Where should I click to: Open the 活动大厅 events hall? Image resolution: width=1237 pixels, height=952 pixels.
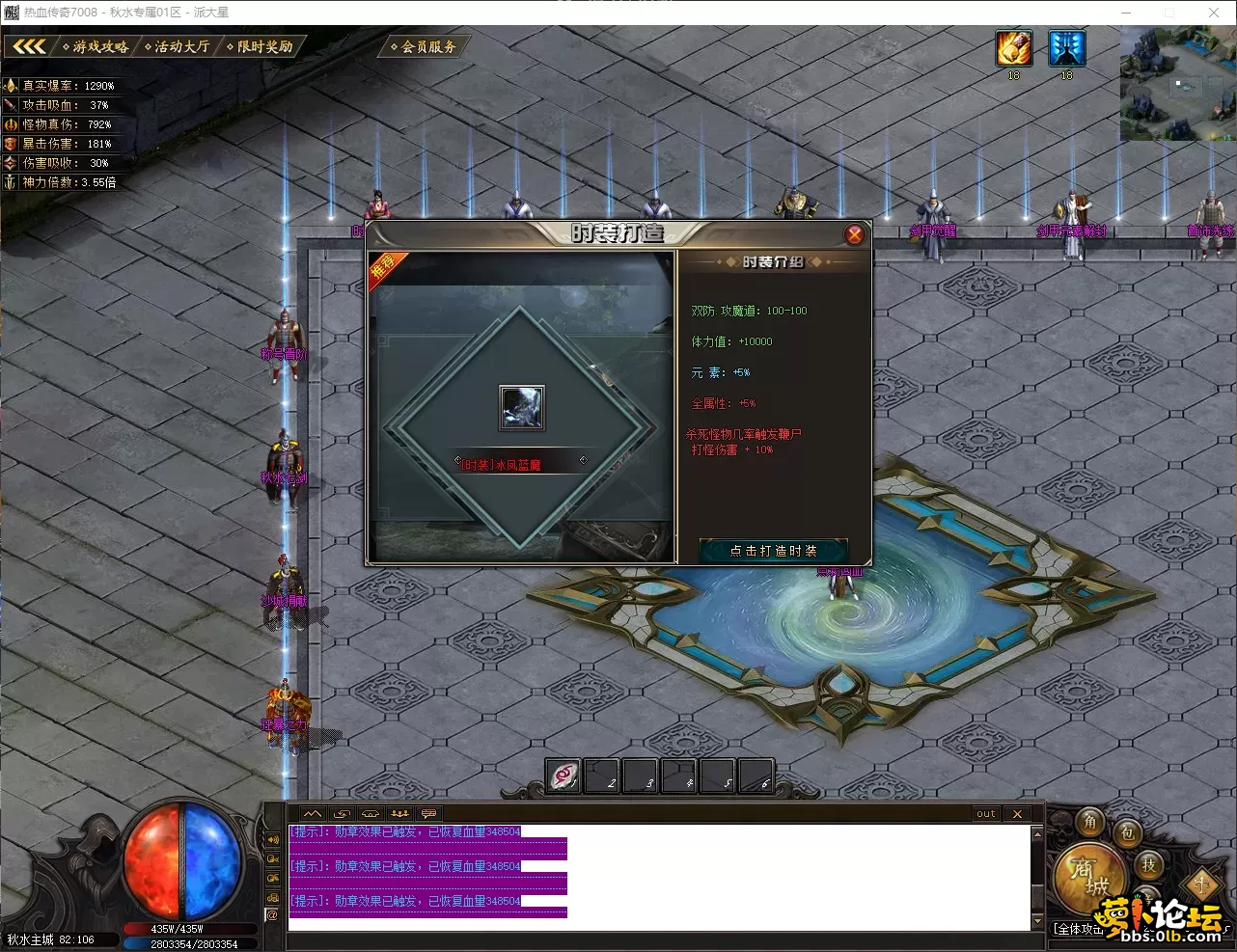pyautogui.click(x=179, y=46)
